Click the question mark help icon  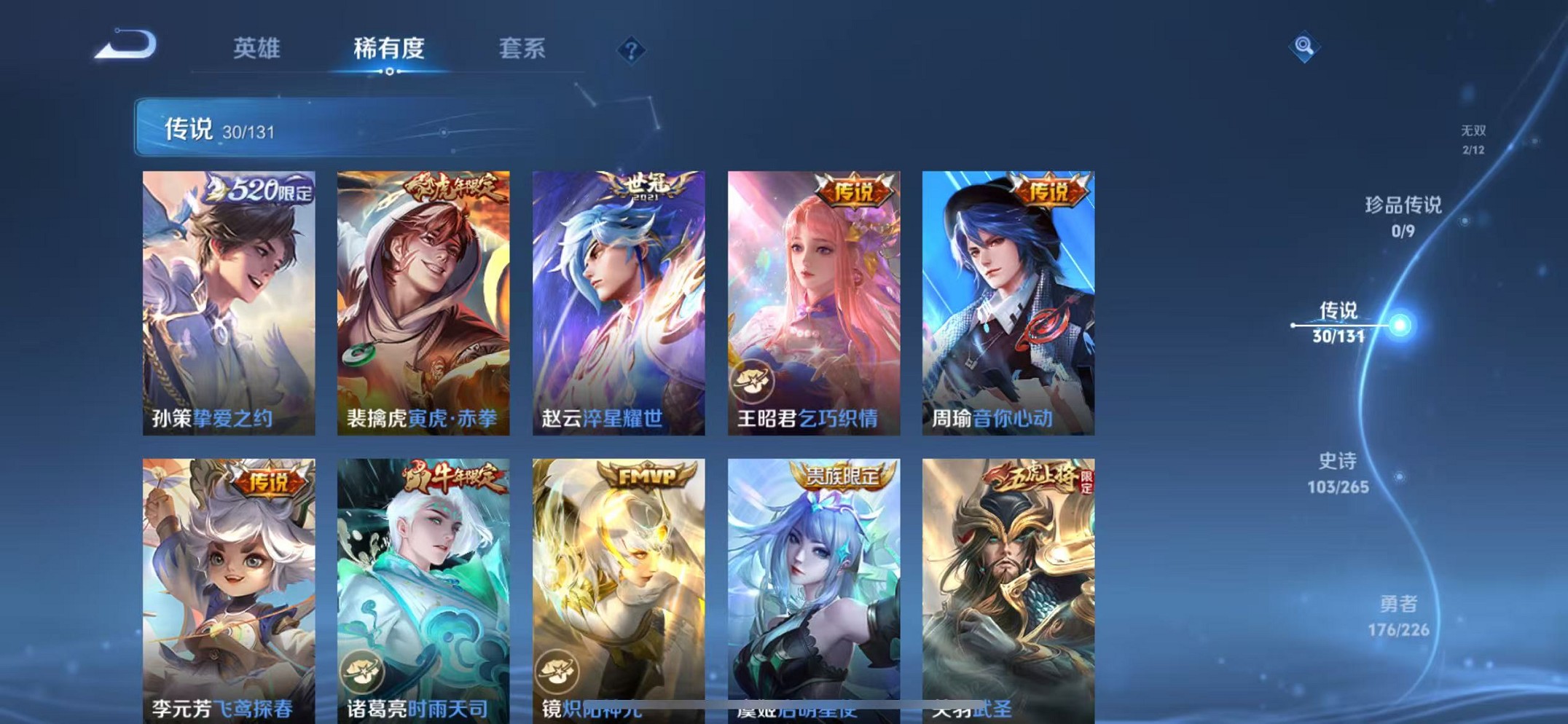pos(631,50)
